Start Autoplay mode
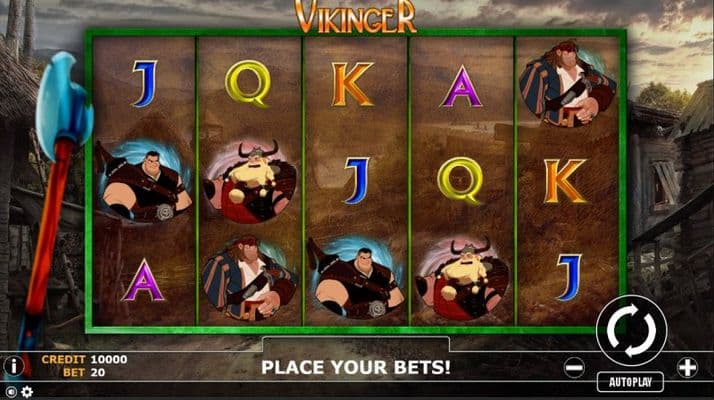 [631, 382]
